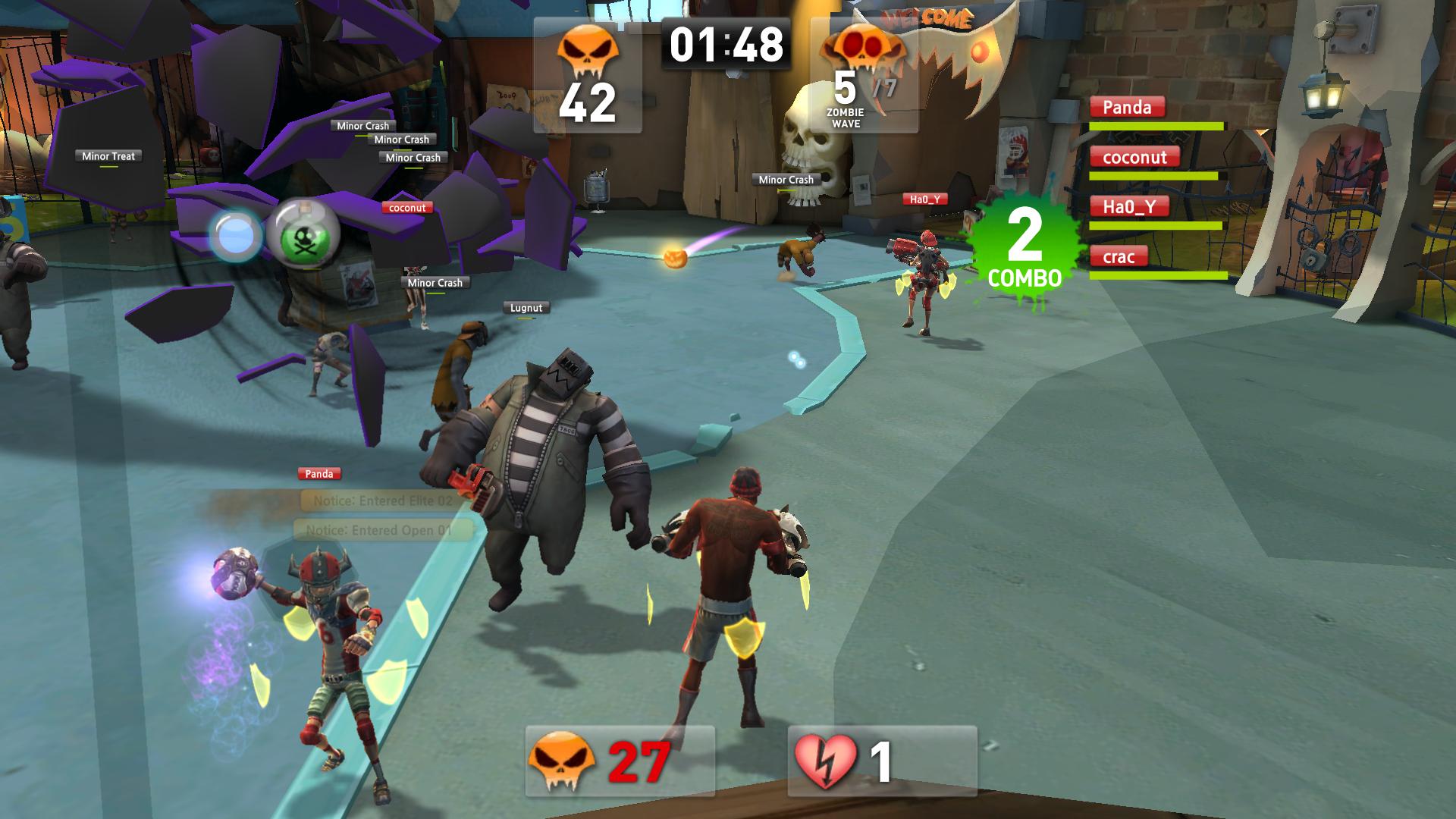This screenshot has height=819, width=1456.
Task: Pick crac in the team roster
Action: point(1118,257)
